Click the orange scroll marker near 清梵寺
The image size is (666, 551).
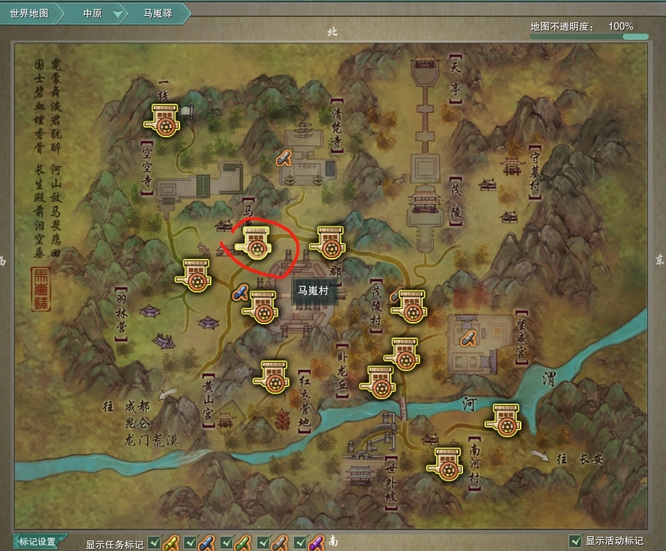coord(284,157)
